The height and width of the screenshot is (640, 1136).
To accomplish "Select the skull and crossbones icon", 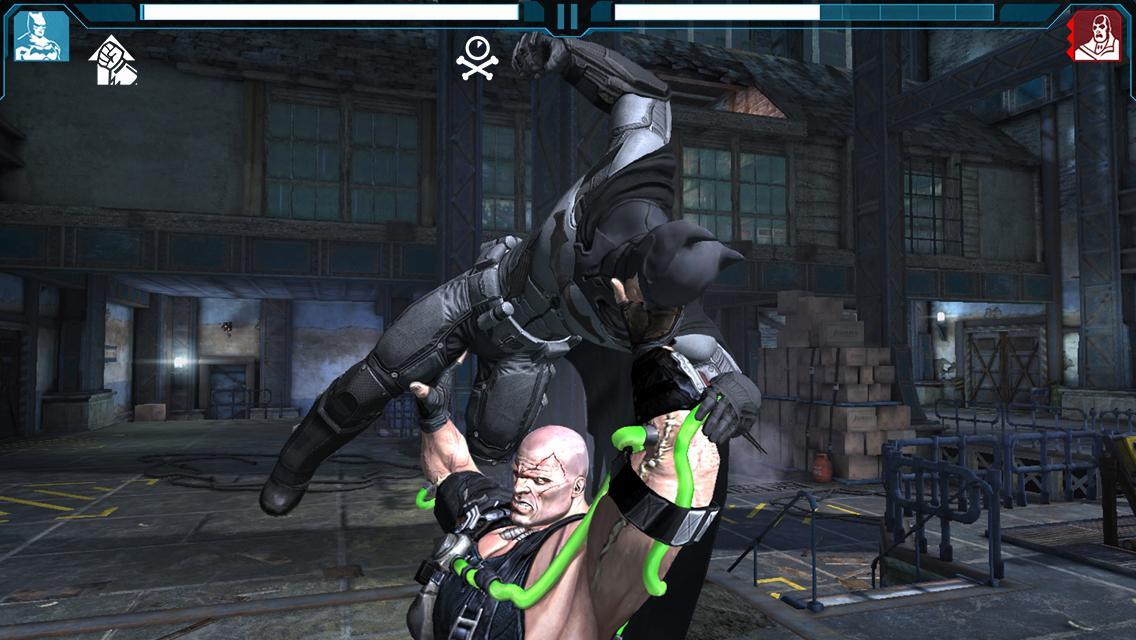I will [x=478, y=57].
